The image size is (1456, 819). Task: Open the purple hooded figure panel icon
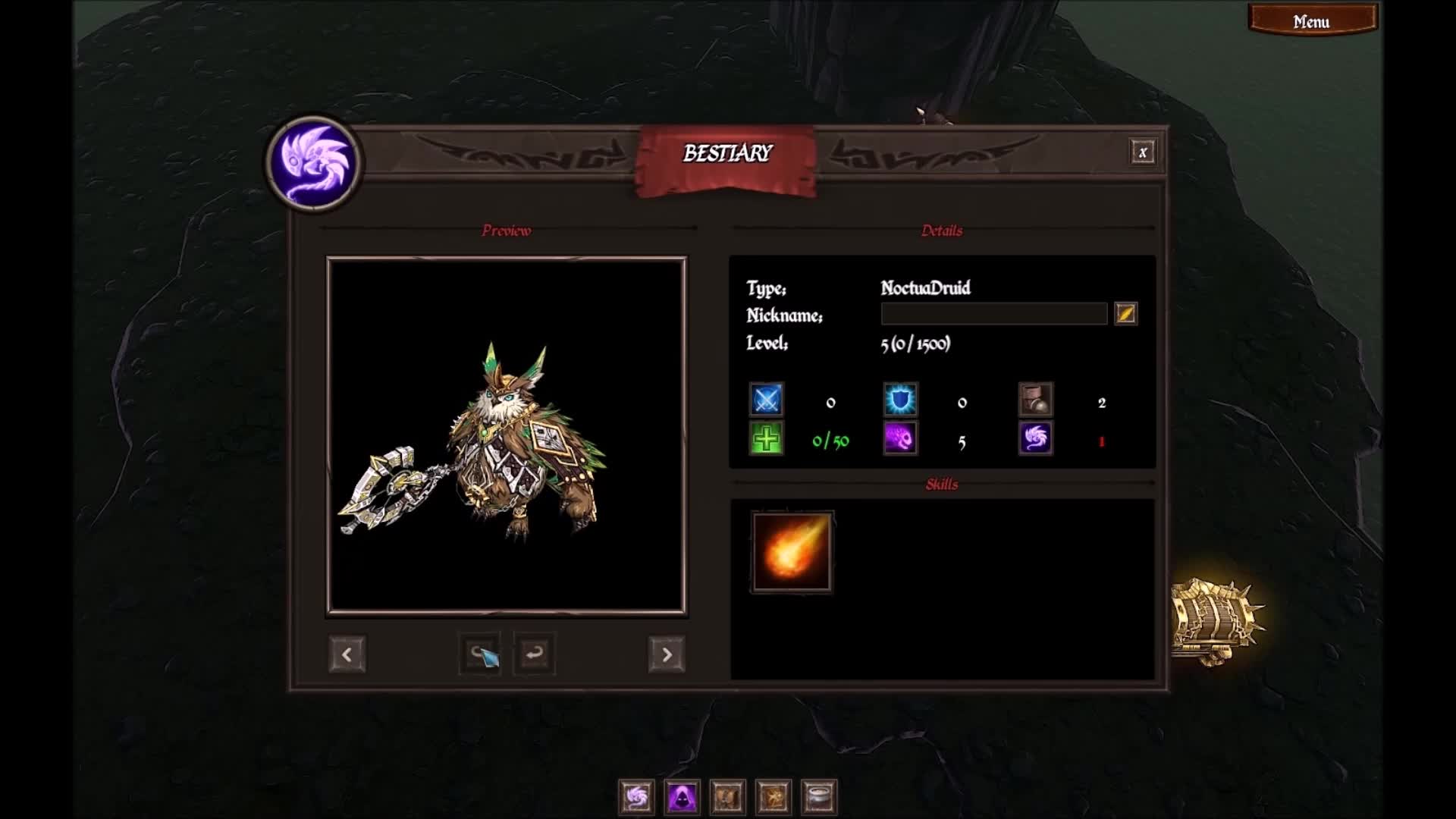680,798
